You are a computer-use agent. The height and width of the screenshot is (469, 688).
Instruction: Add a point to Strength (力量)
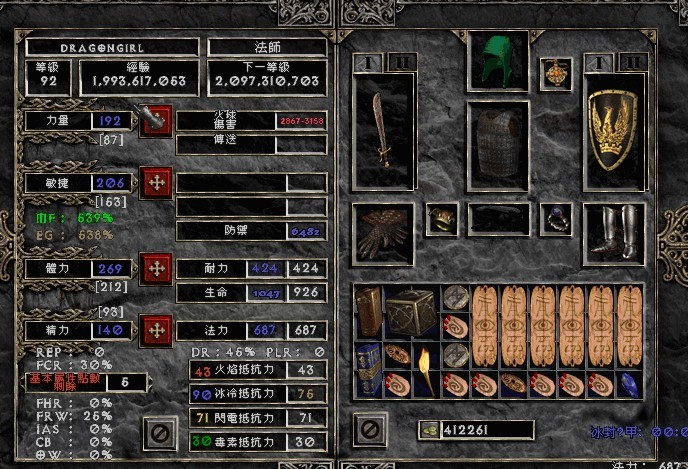click(x=155, y=120)
